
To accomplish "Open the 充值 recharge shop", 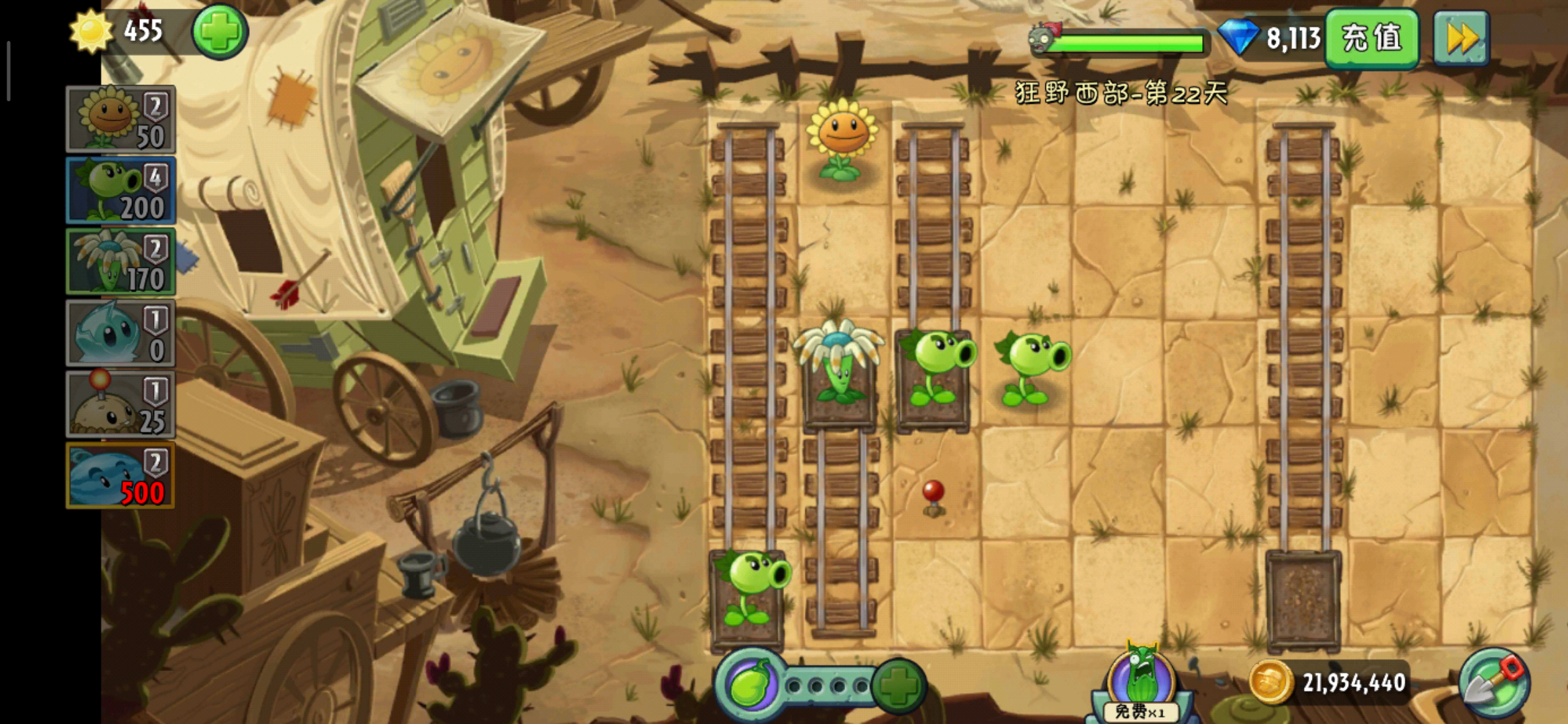I will pos(1372,38).
